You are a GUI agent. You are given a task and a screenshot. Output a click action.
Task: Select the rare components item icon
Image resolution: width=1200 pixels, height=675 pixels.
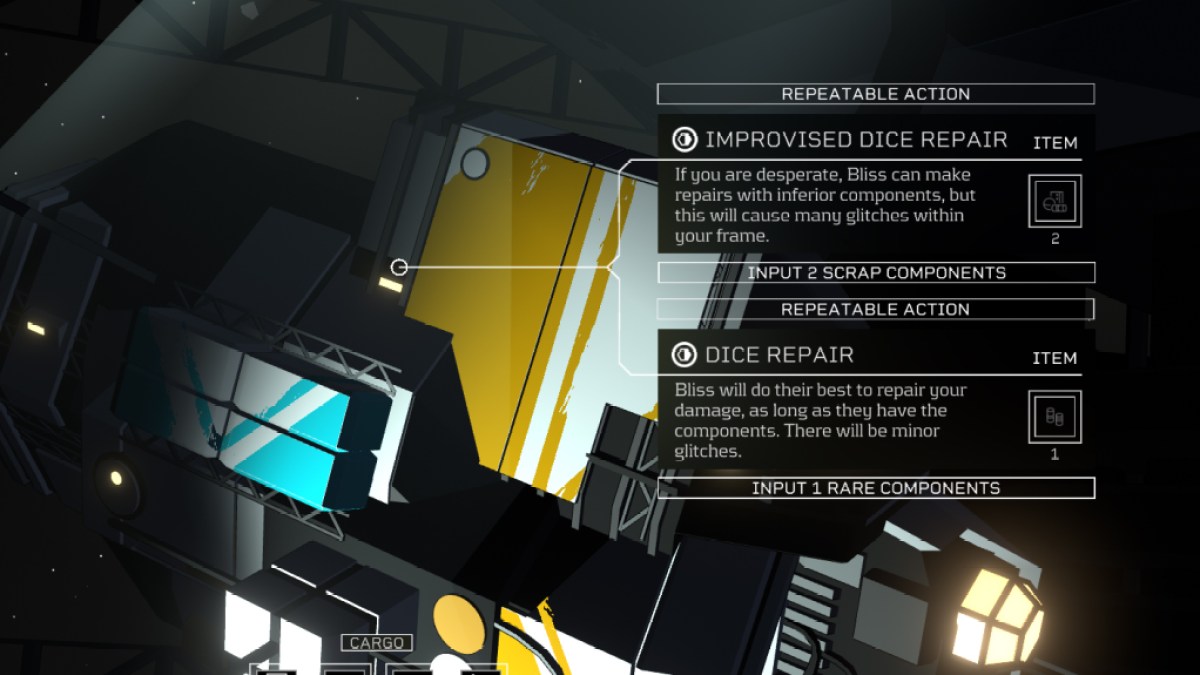pyautogui.click(x=1055, y=416)
